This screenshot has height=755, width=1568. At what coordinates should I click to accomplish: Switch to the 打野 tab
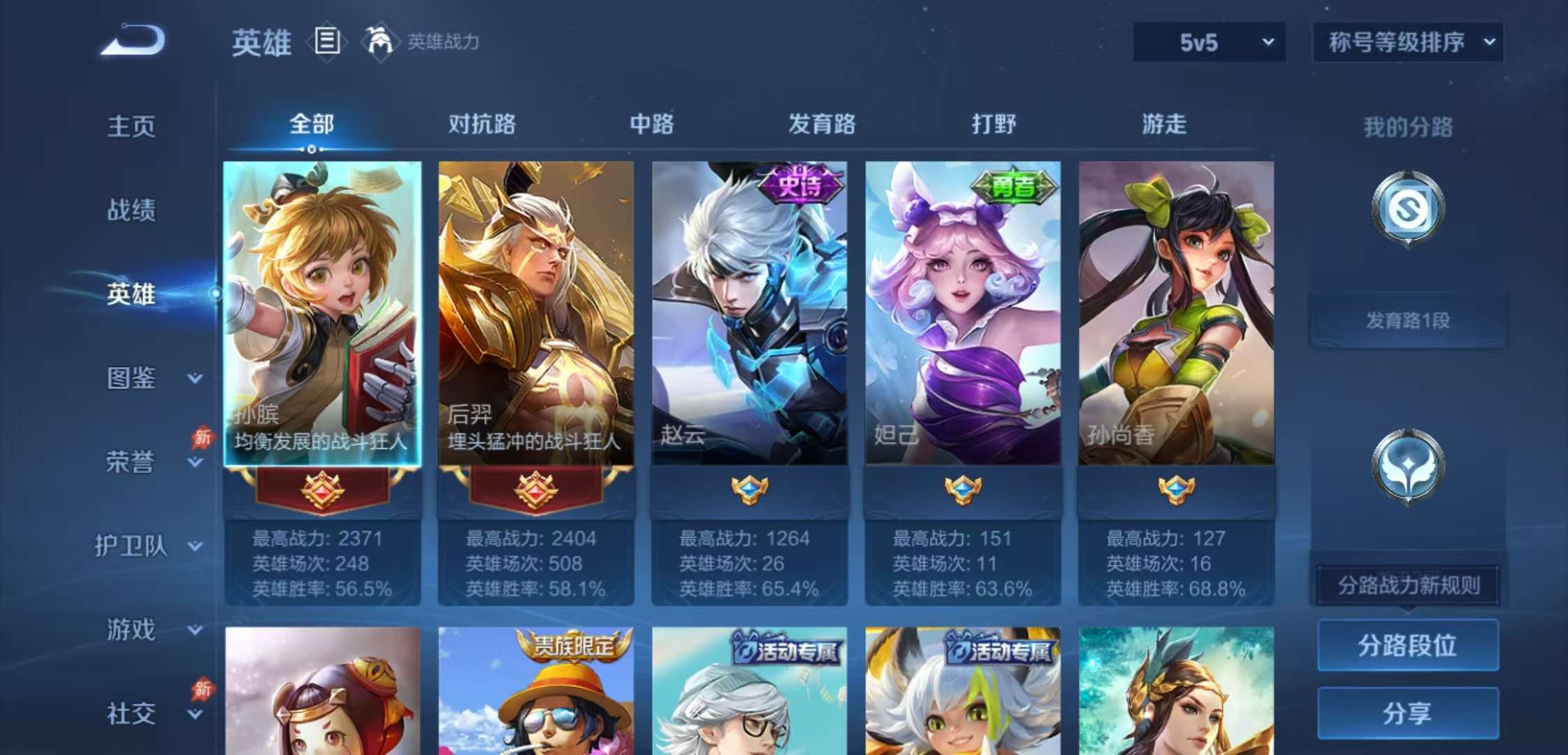coord(995,124)
